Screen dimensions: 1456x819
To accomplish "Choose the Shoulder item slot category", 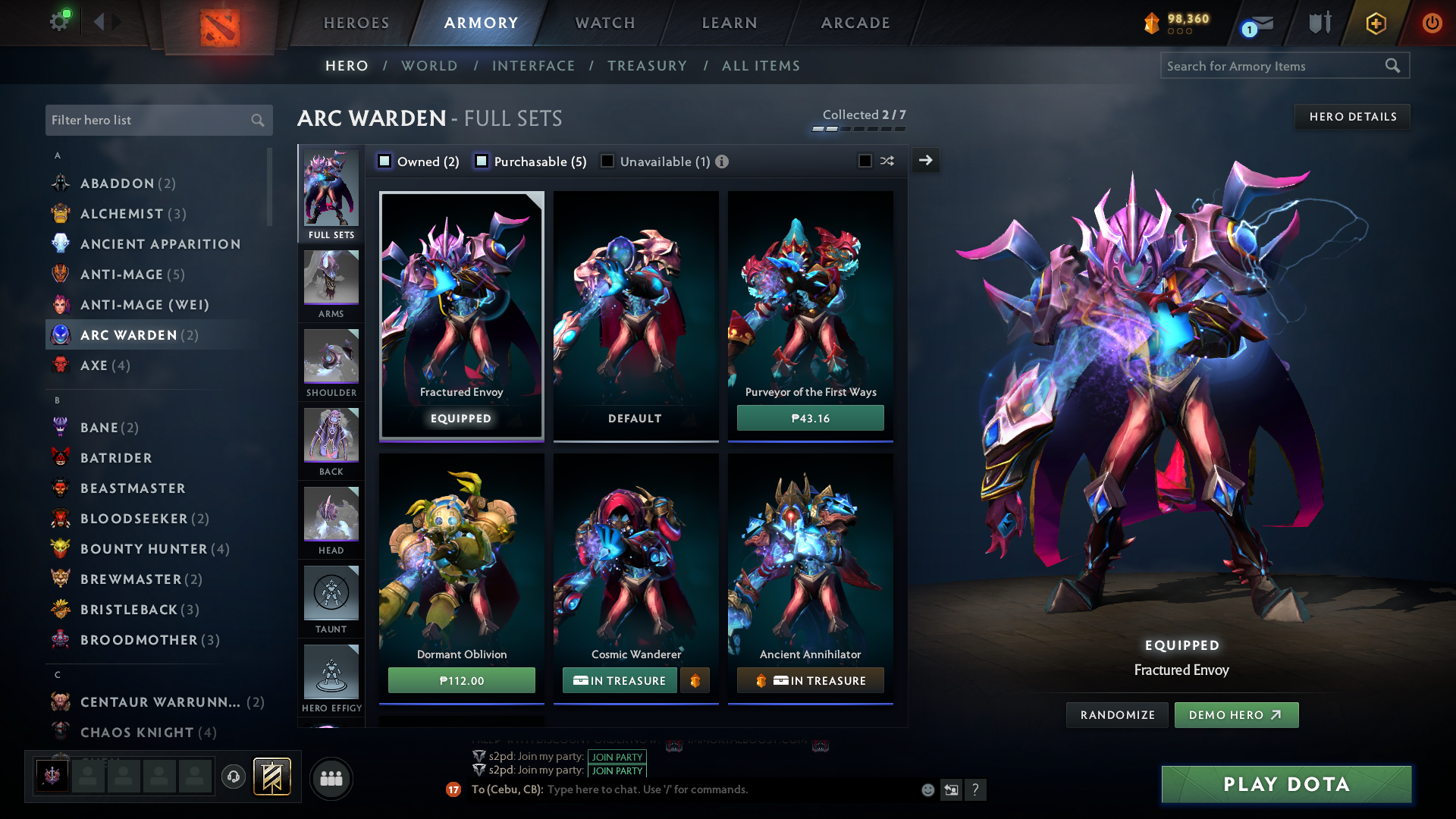I will [331, 362].
